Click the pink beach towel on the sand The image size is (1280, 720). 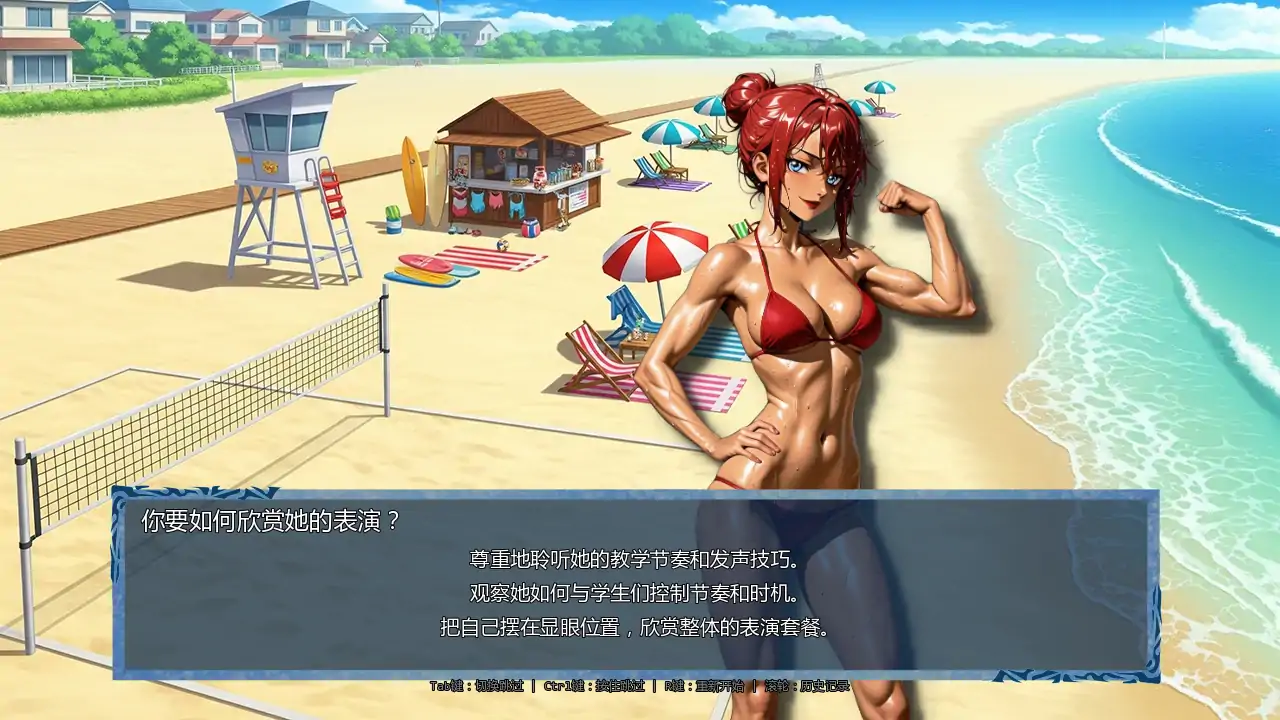pos(706,390)
